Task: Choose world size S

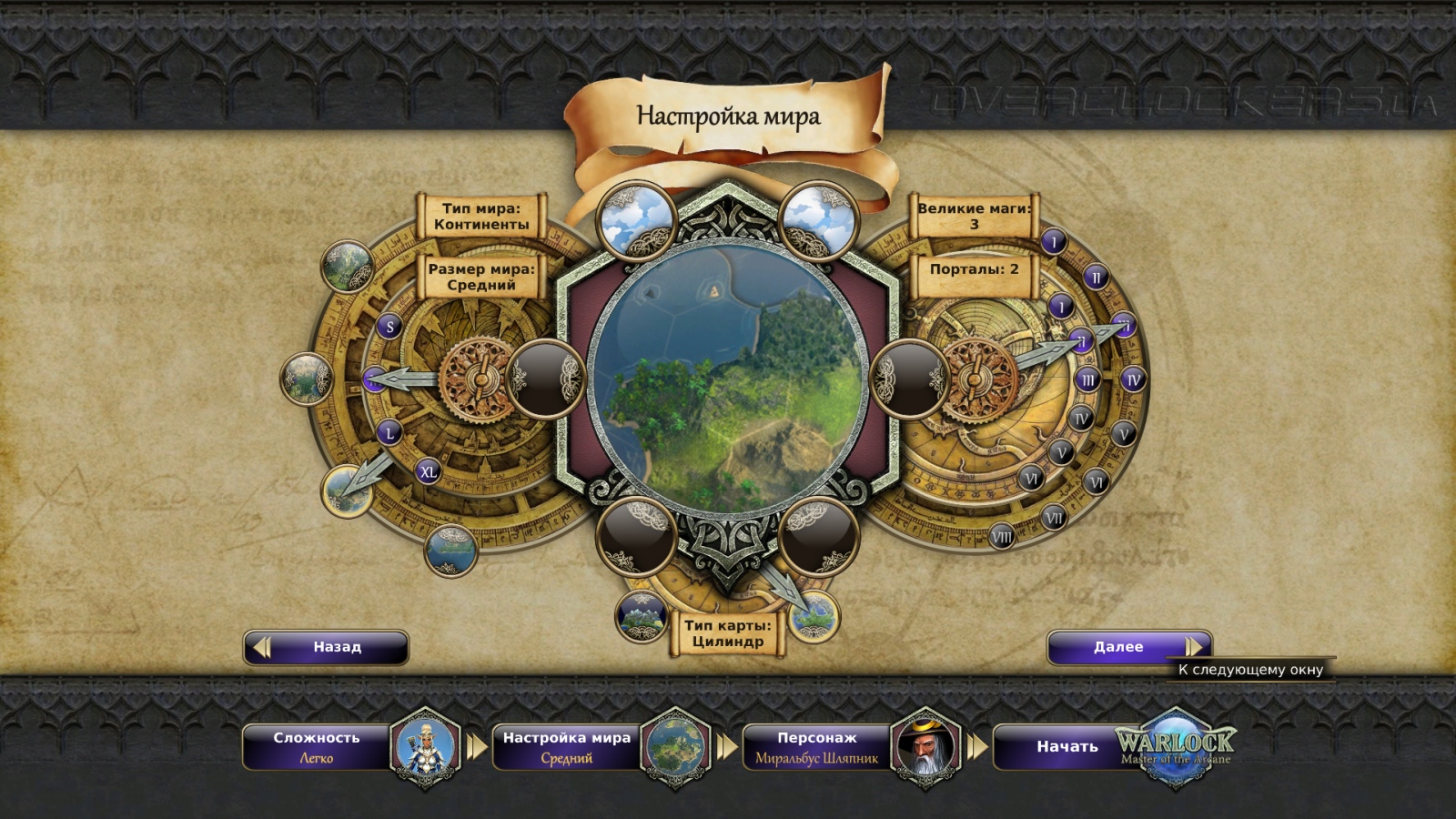Action: [x=390, y=327]
